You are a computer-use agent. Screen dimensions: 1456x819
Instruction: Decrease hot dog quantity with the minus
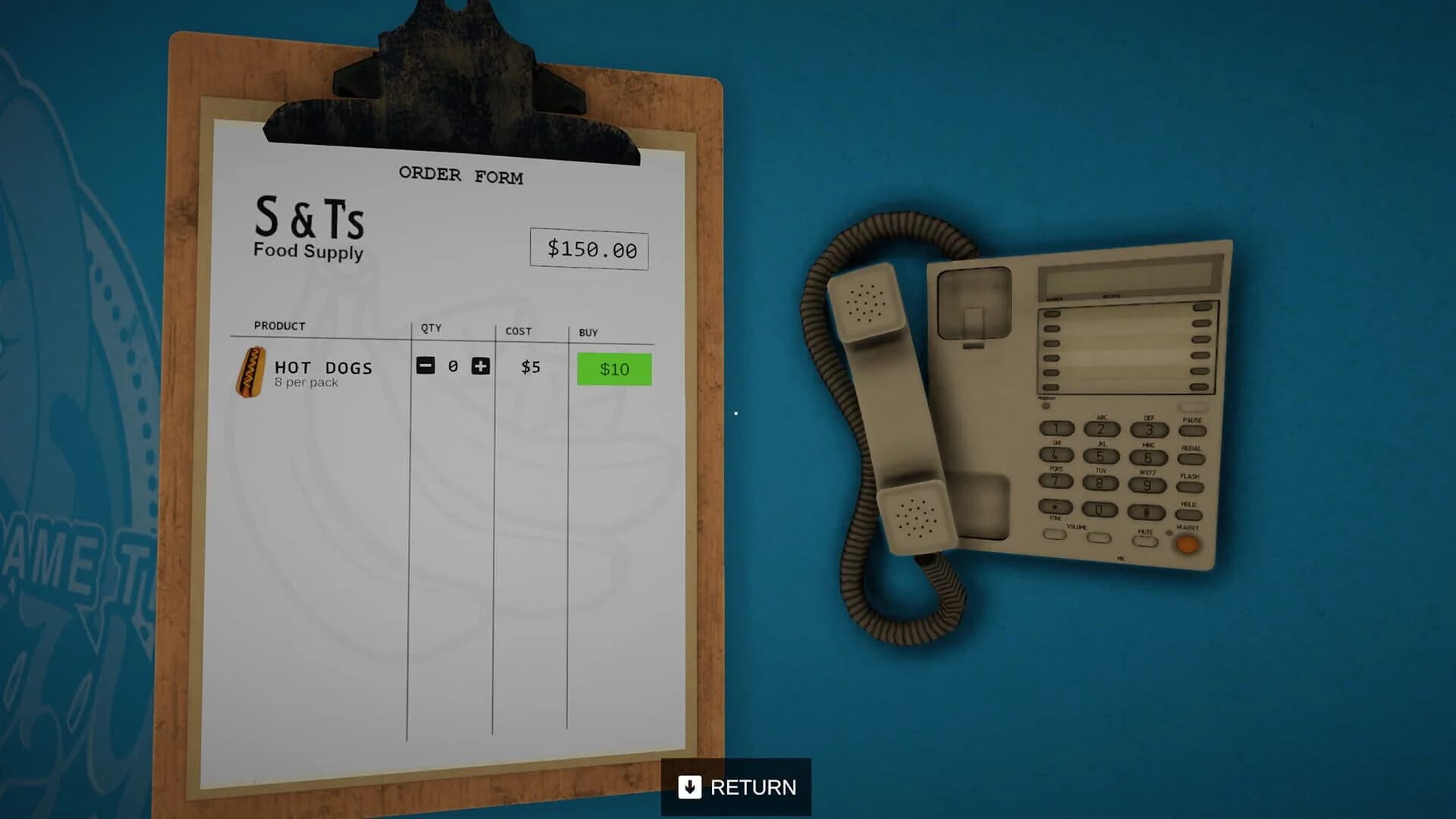click(425, 366)
